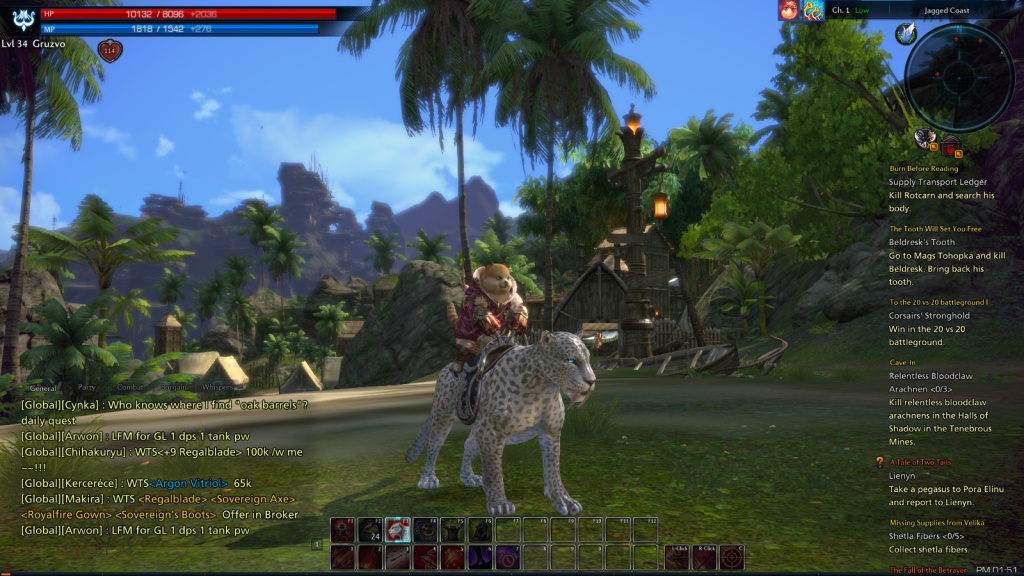Click the feather wing icon beside minimap
This screenshot has height=576, width=1024.
[907, 34]
